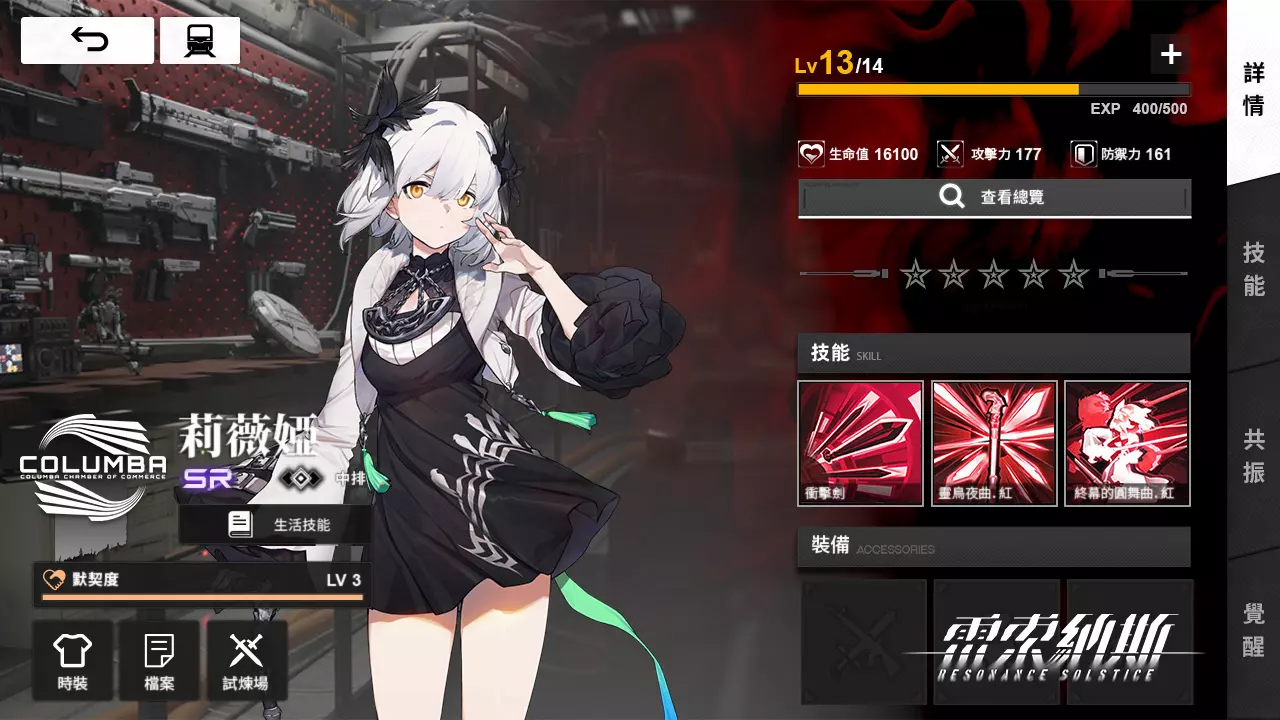1280x720 pixels.
Task: Switch to the 詳情 details tab
Action: pyautogui.click(x=1254, y=90)
